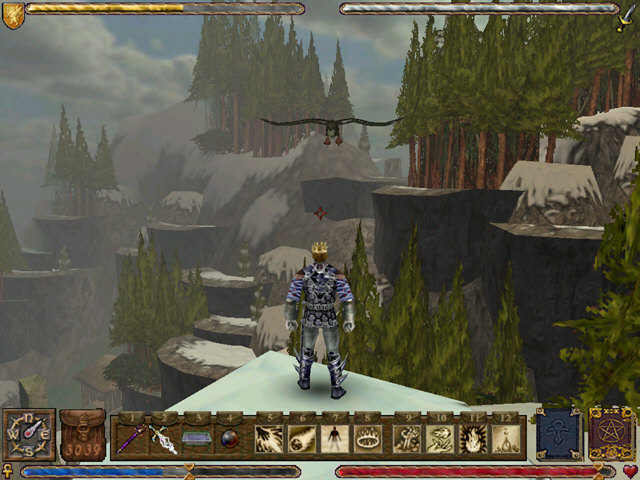The height and width of the screenshot is (480, 640).
Task: Open the blue ankh journal book
Action: click(x=557, y=434)
